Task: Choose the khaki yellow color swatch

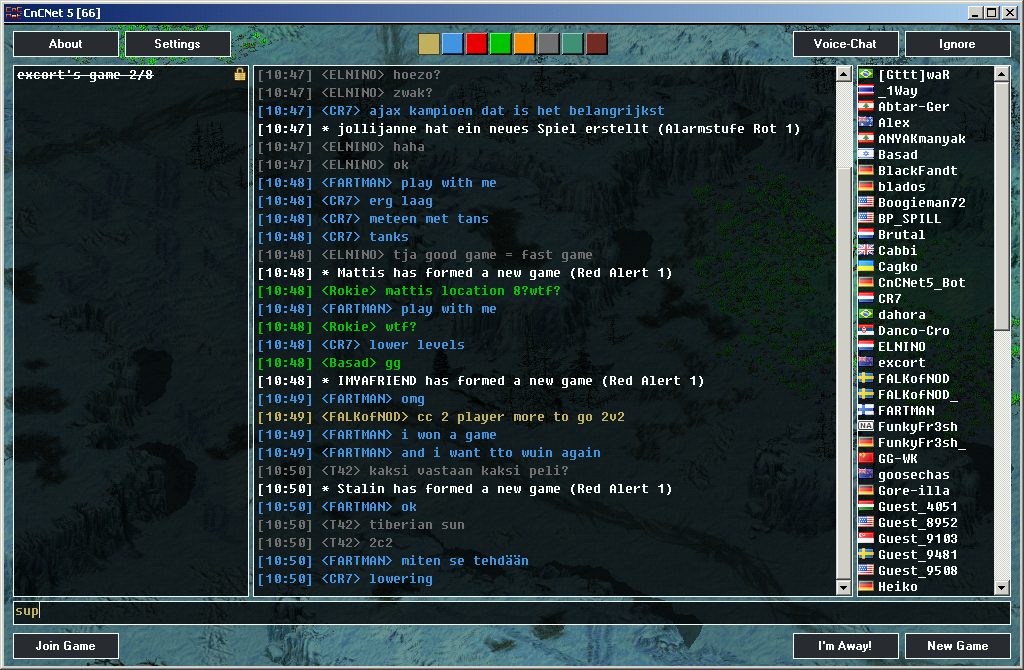Action: (x=428, y=44)
